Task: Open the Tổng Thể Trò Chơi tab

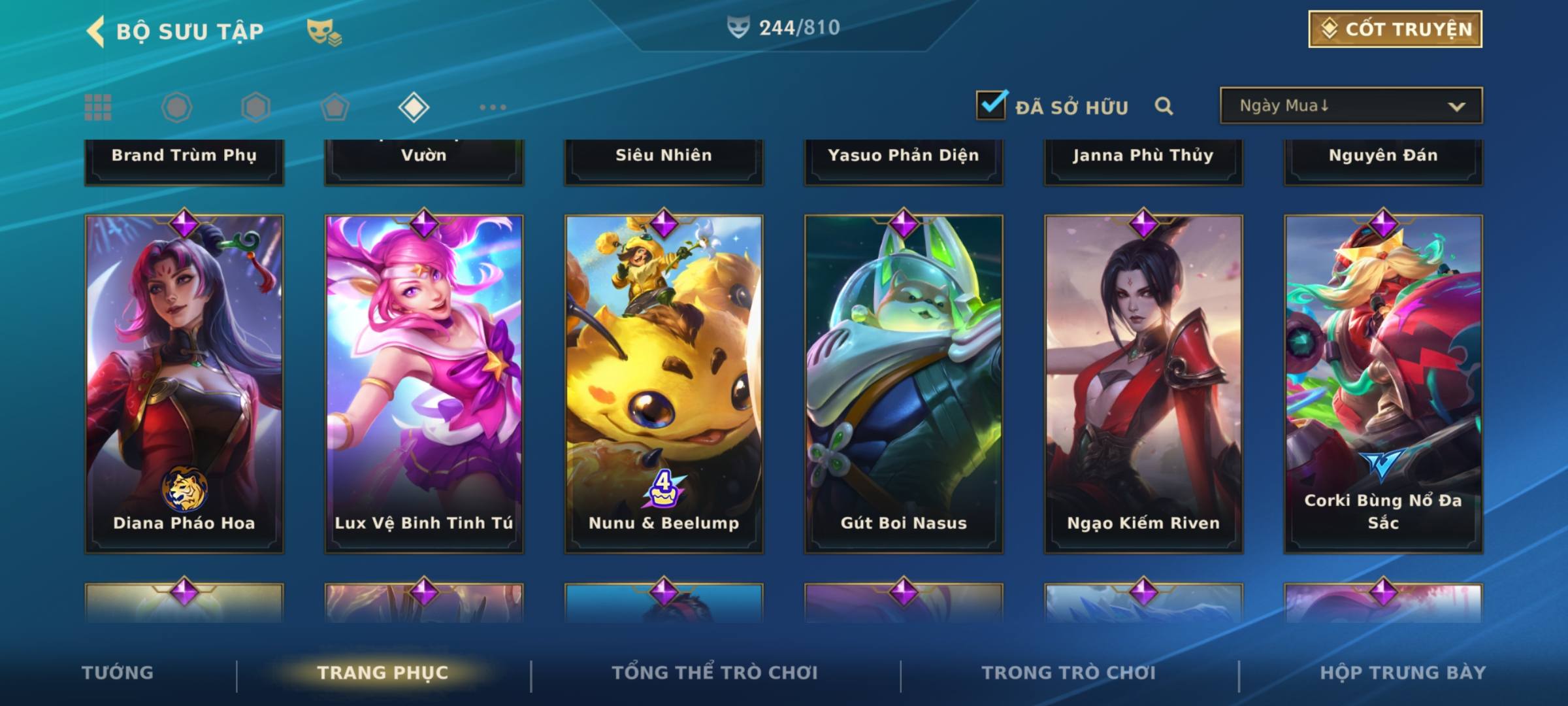Action: pos(715,673)
